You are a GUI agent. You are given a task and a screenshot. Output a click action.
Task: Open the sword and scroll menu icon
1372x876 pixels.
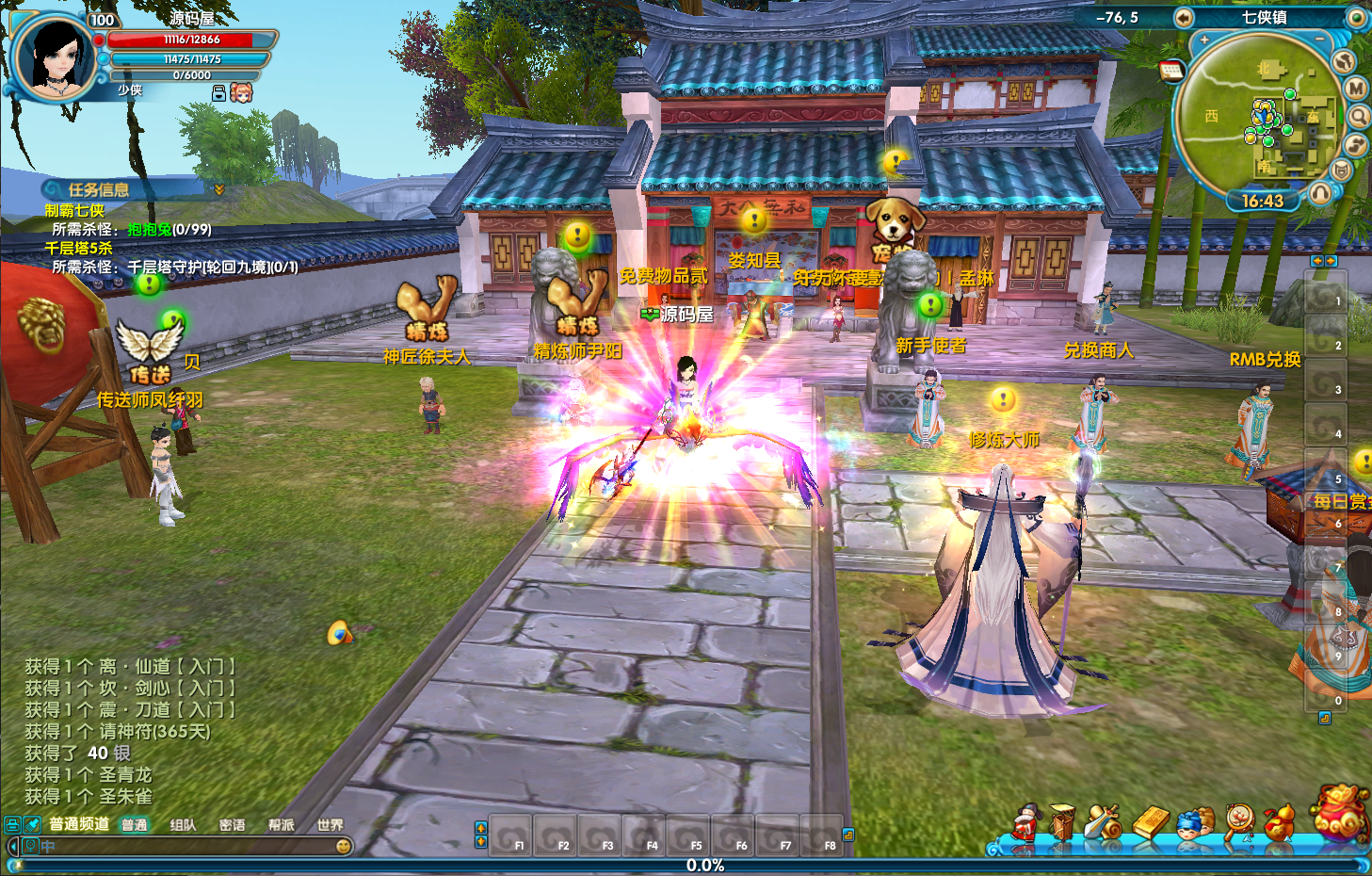[x=1103, y=822]
